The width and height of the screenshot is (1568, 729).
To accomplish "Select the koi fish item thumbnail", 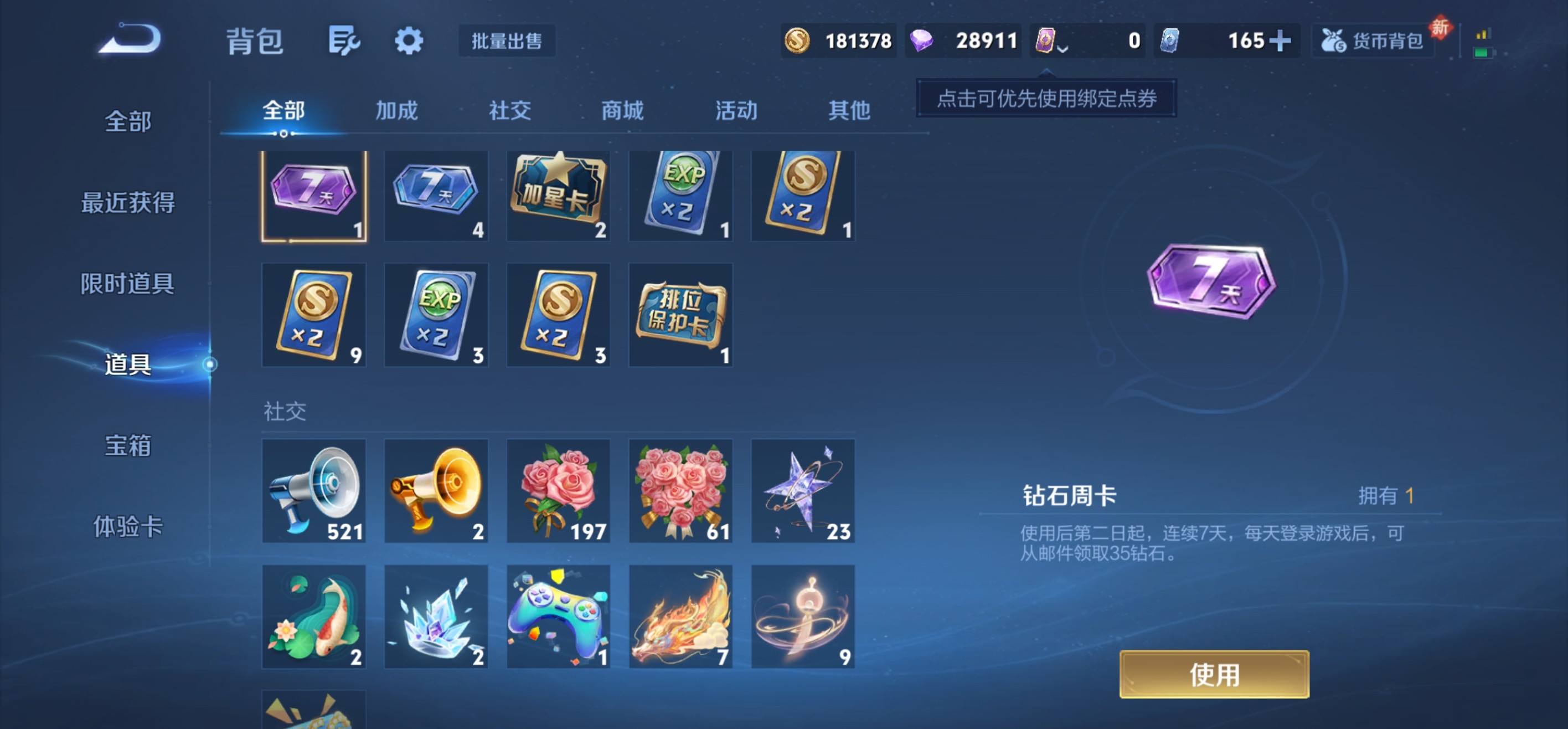I will [314, 617].
